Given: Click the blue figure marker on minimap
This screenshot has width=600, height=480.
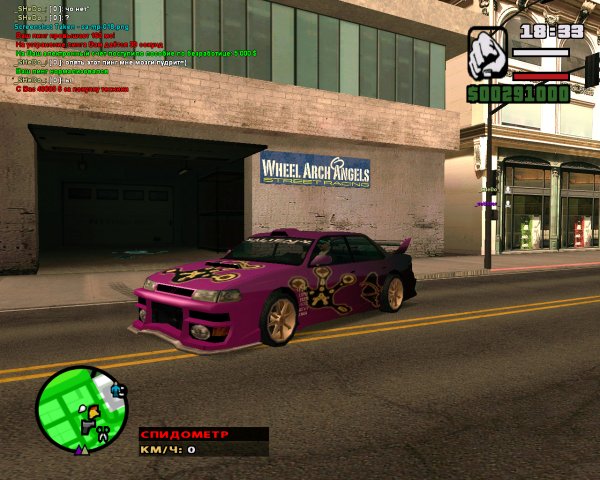Looking at the screenshot, I should click(x=116, y=389).
